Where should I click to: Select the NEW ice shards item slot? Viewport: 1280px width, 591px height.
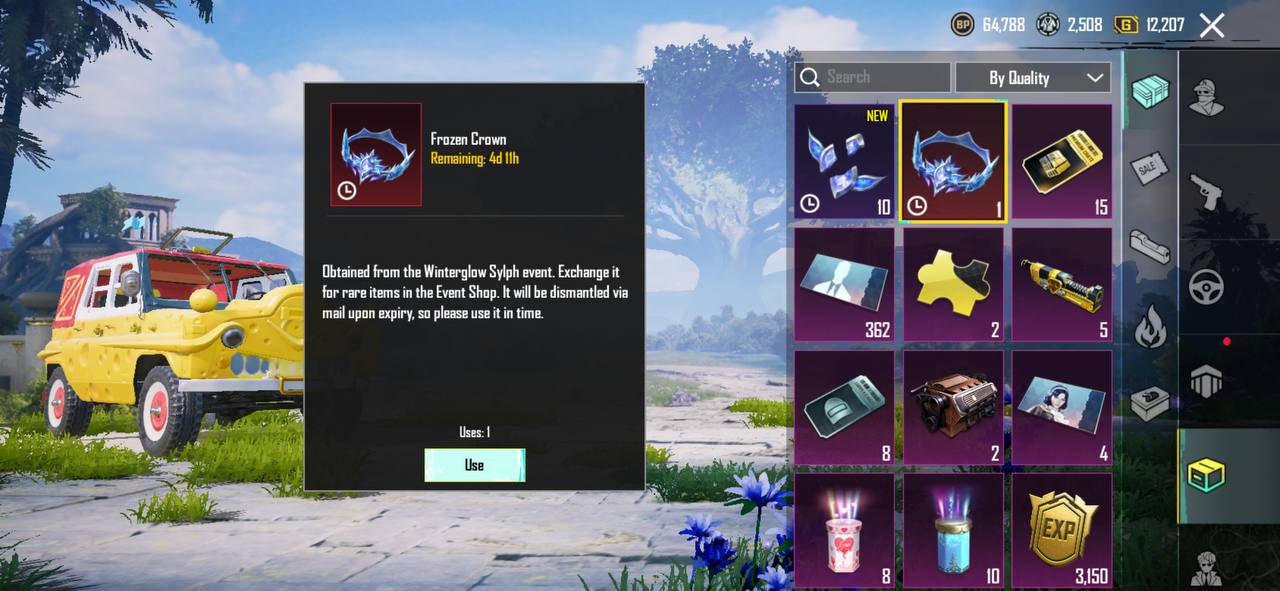pos(845,161)
